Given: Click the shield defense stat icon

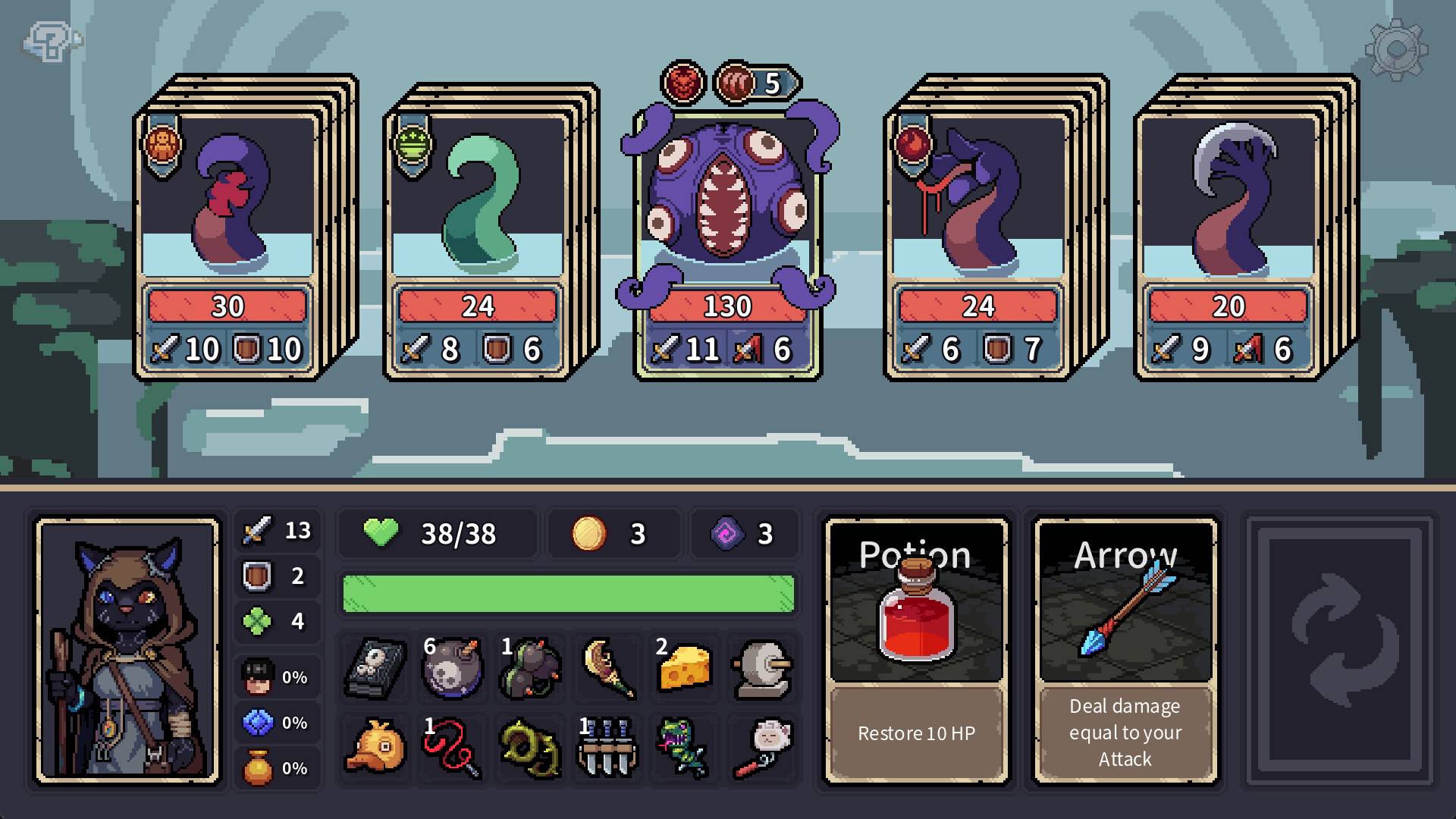Looking at the screenshot, I should pyautogui.click(x=255, y=576).
